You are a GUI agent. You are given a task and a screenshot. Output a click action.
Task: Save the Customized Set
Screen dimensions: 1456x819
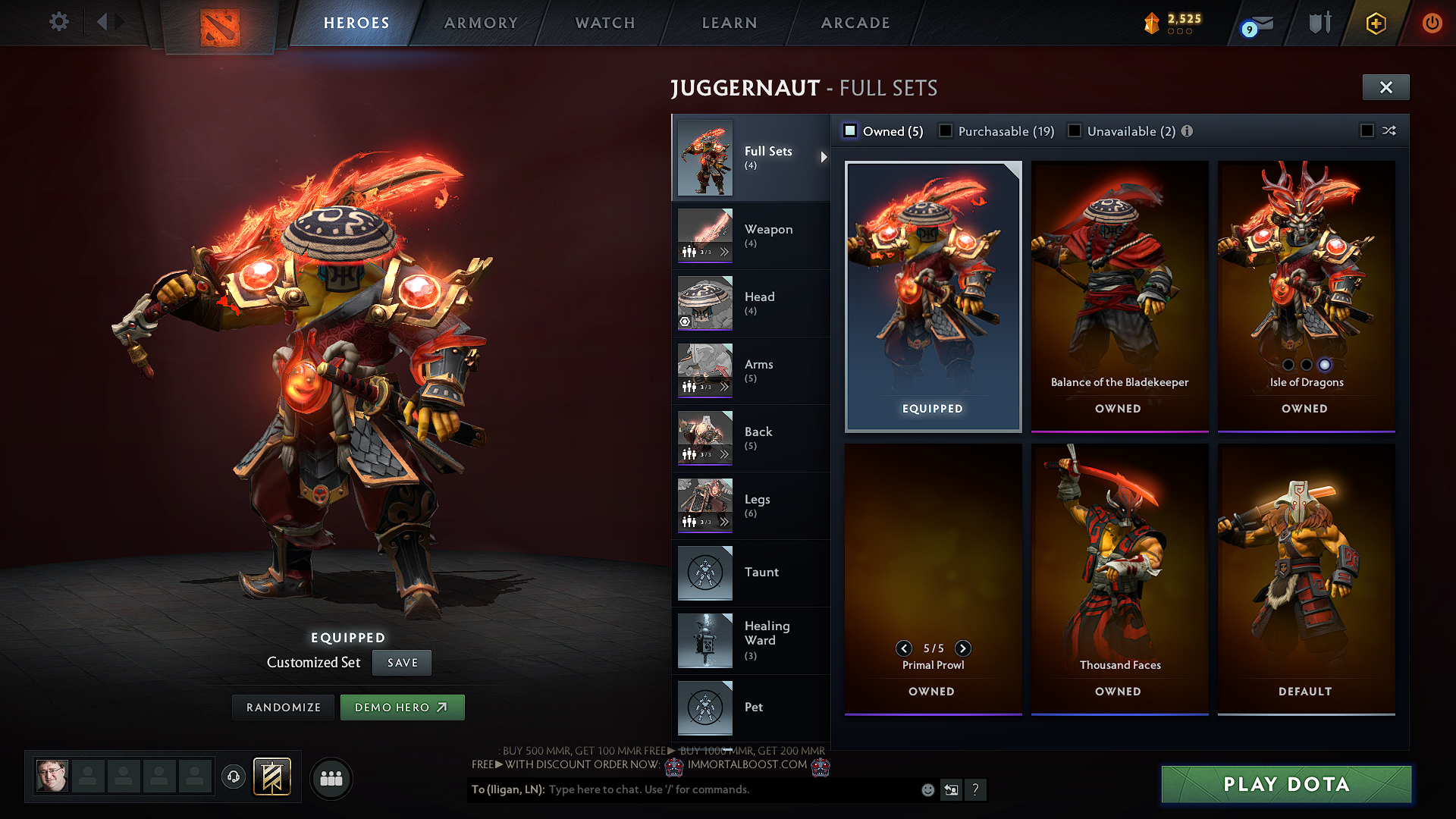pos(401,662)
